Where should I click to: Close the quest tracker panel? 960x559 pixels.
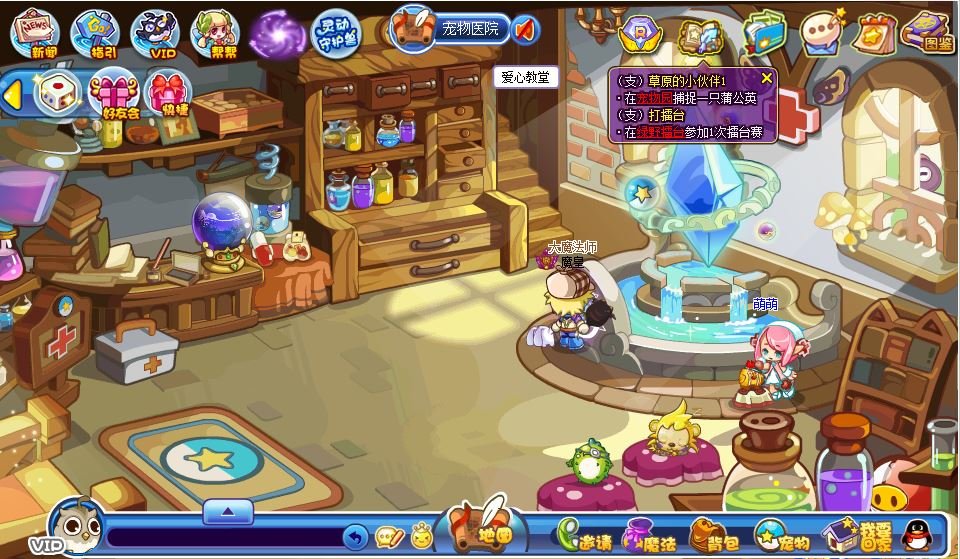767,78
